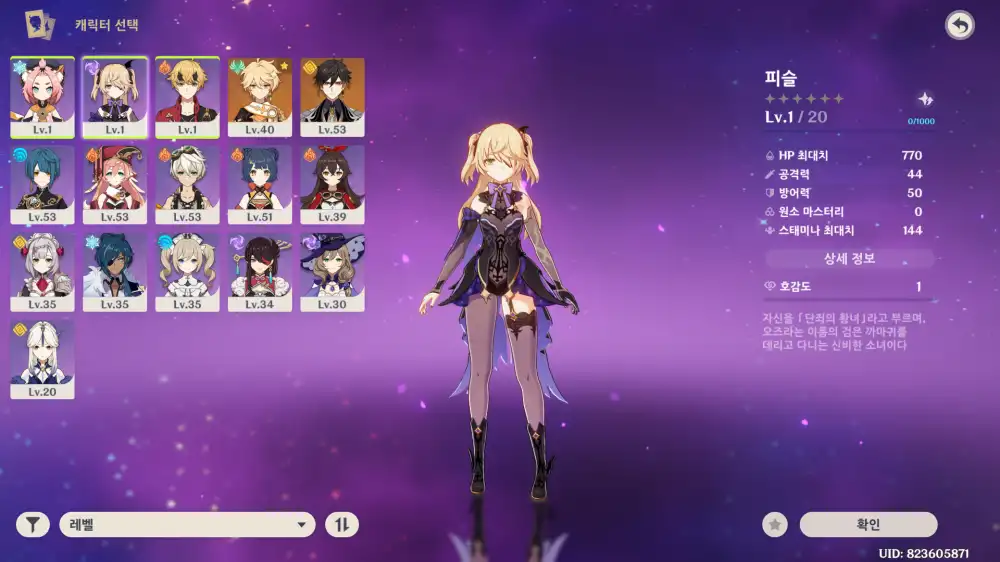Choose Yanfei's character card

point(115,179)
